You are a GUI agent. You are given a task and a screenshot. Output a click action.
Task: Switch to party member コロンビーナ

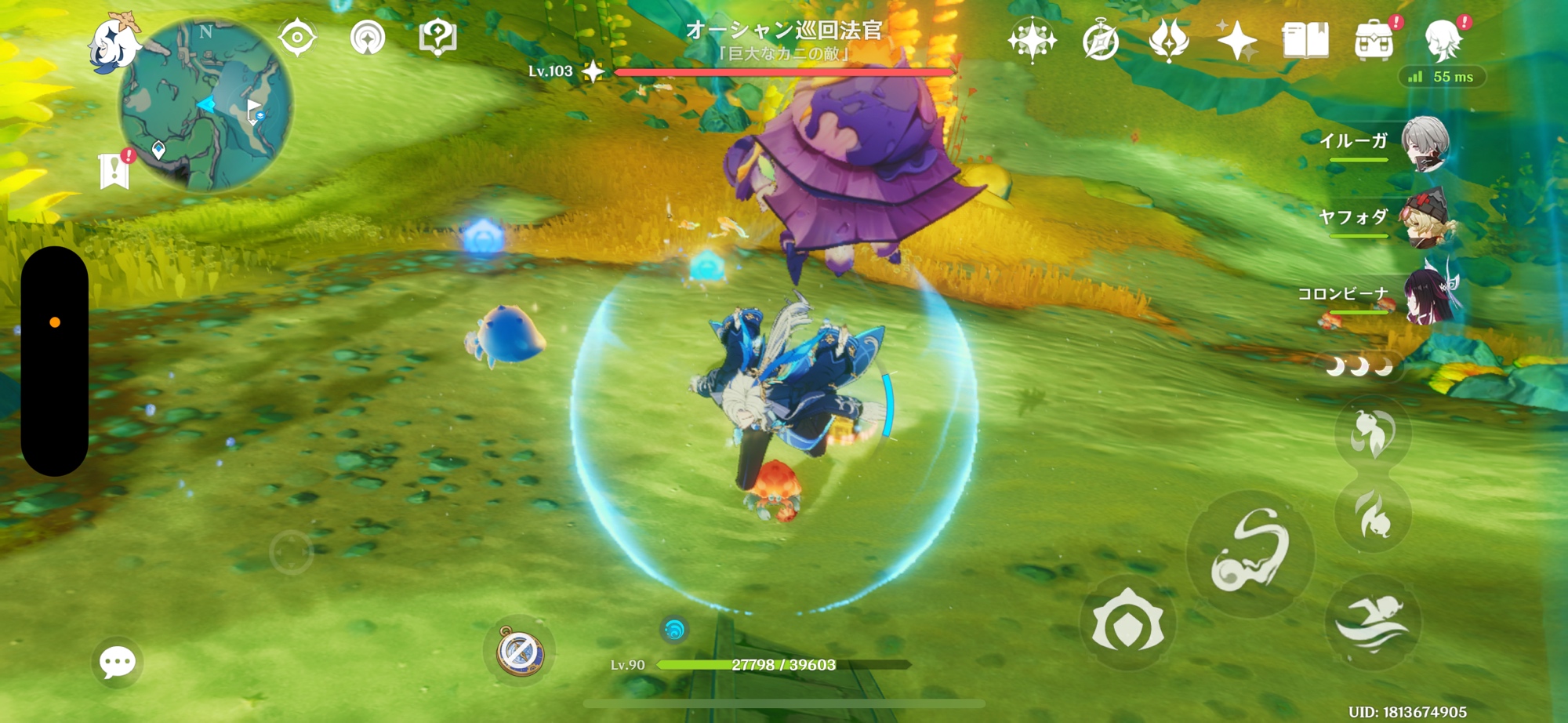1424,295
